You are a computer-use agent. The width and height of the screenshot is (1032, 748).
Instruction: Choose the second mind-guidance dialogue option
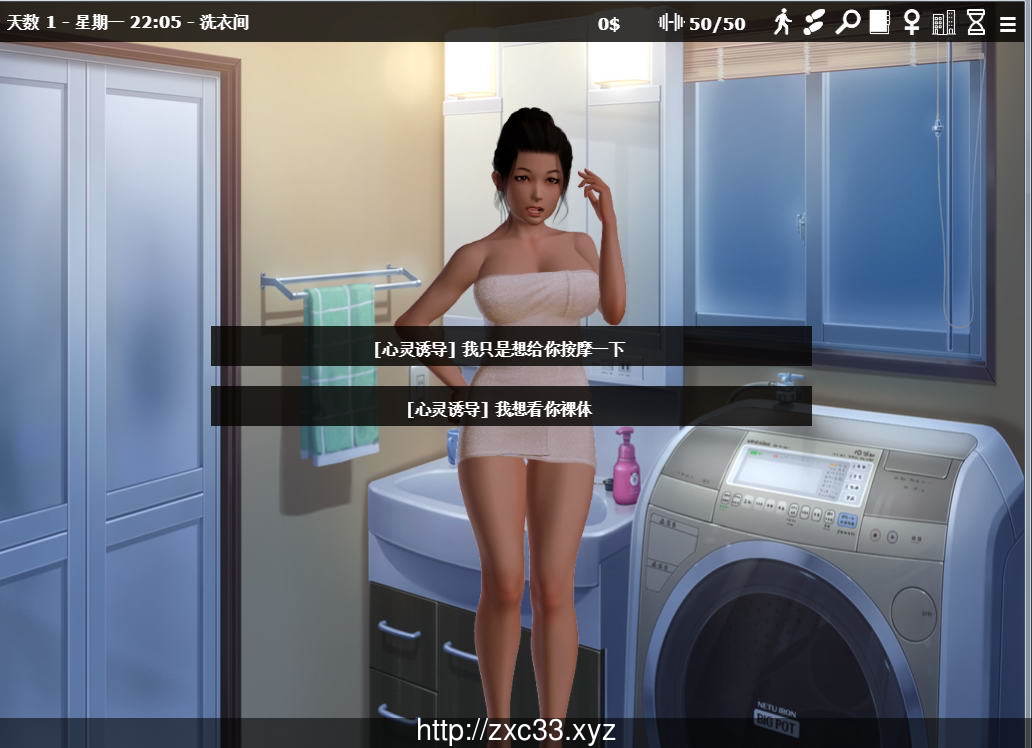(x=511, y=407)
